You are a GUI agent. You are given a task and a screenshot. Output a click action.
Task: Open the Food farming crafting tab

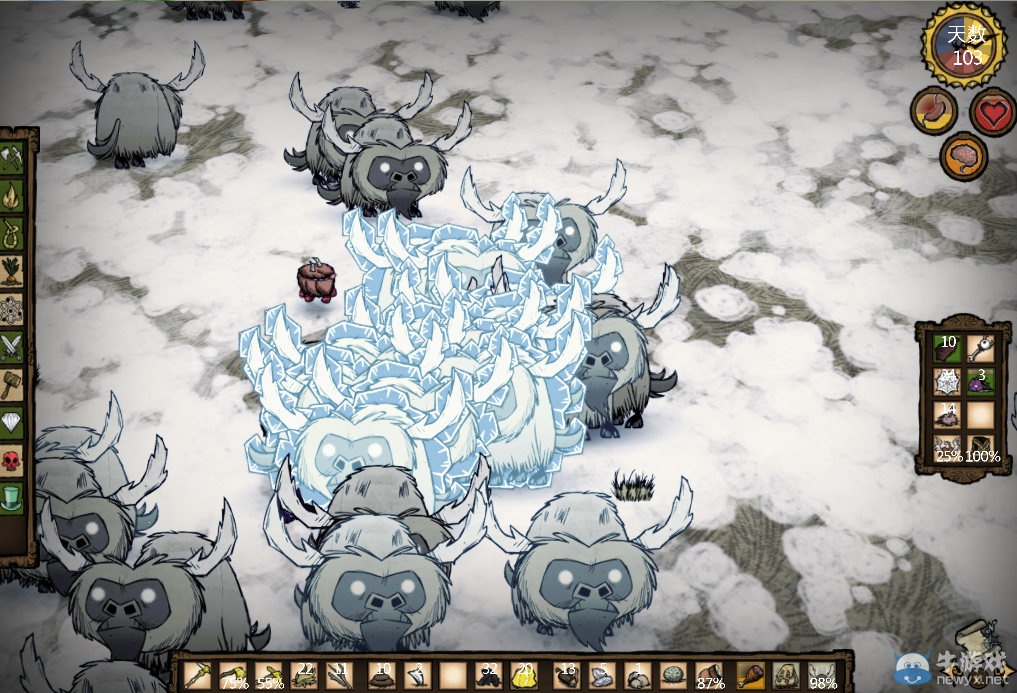[12, 270]
